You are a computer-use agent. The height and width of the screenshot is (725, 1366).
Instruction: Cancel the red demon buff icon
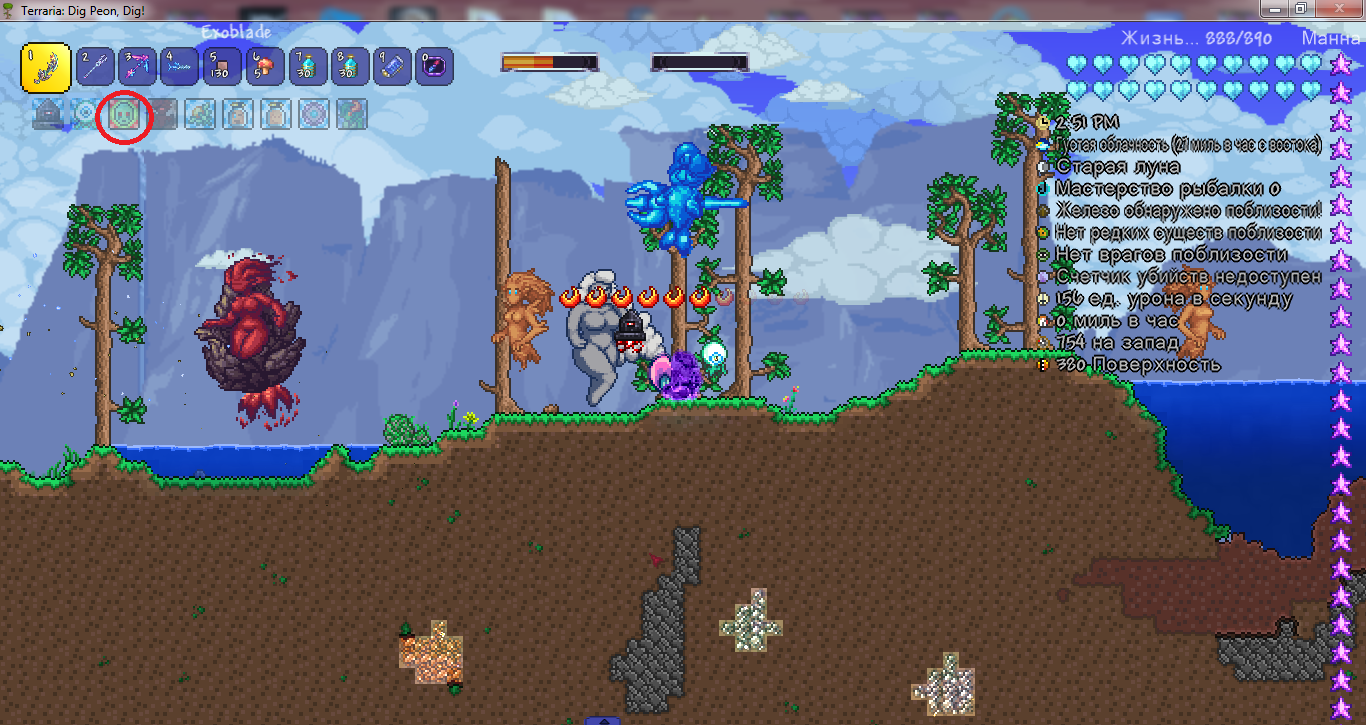coord(160,113)
